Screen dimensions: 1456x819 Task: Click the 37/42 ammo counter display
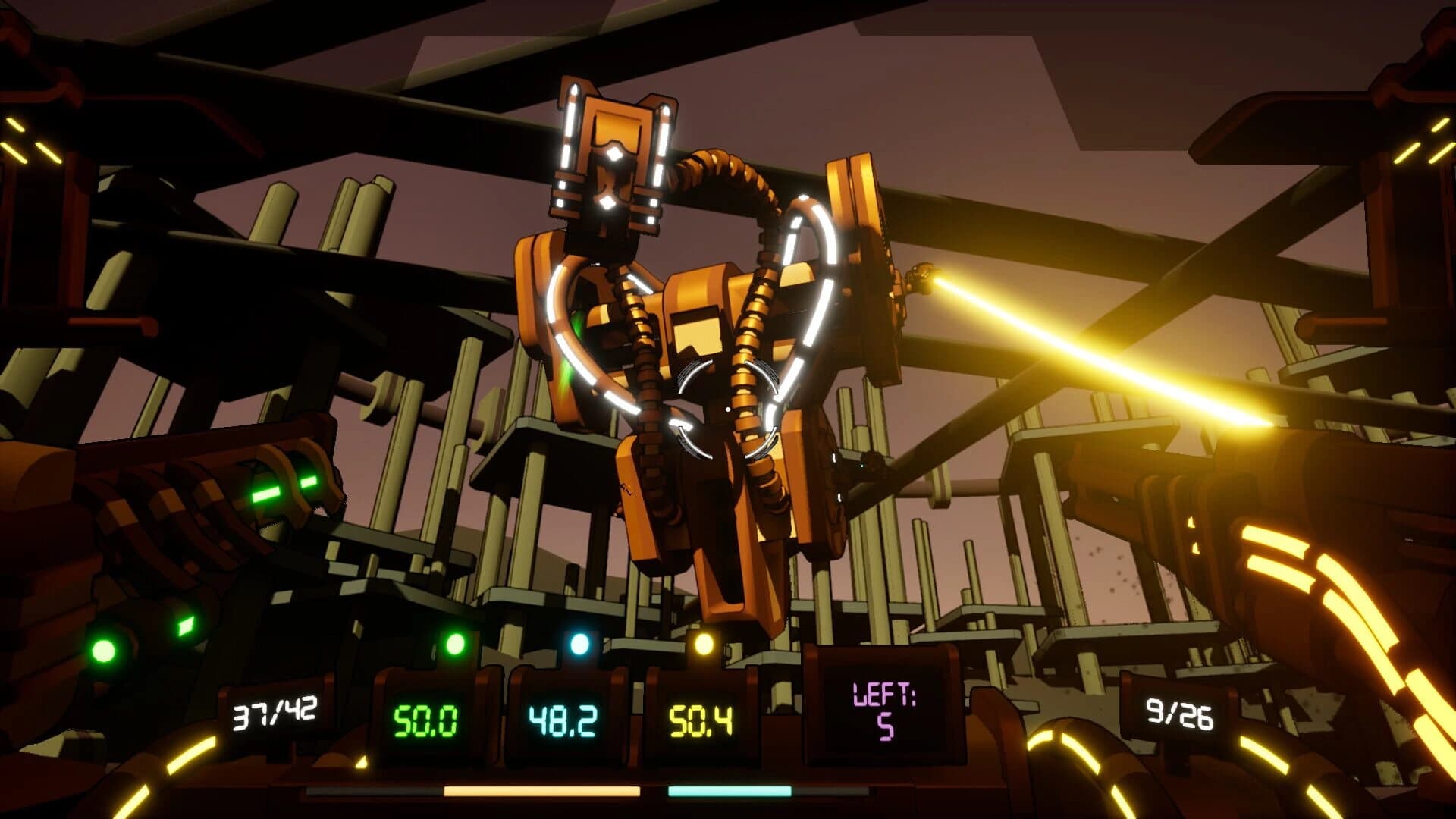coord(273,711)
